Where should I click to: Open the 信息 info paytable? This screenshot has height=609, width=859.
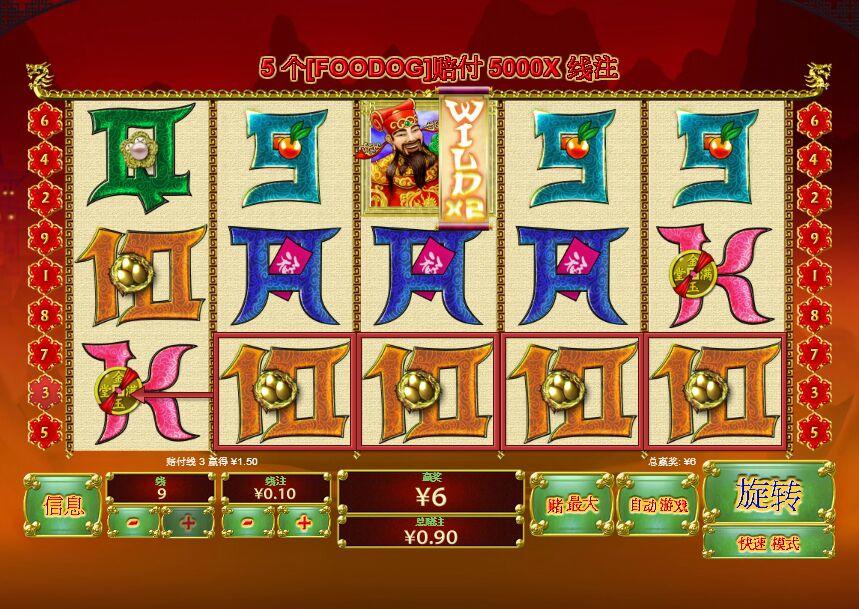point(62,504)
